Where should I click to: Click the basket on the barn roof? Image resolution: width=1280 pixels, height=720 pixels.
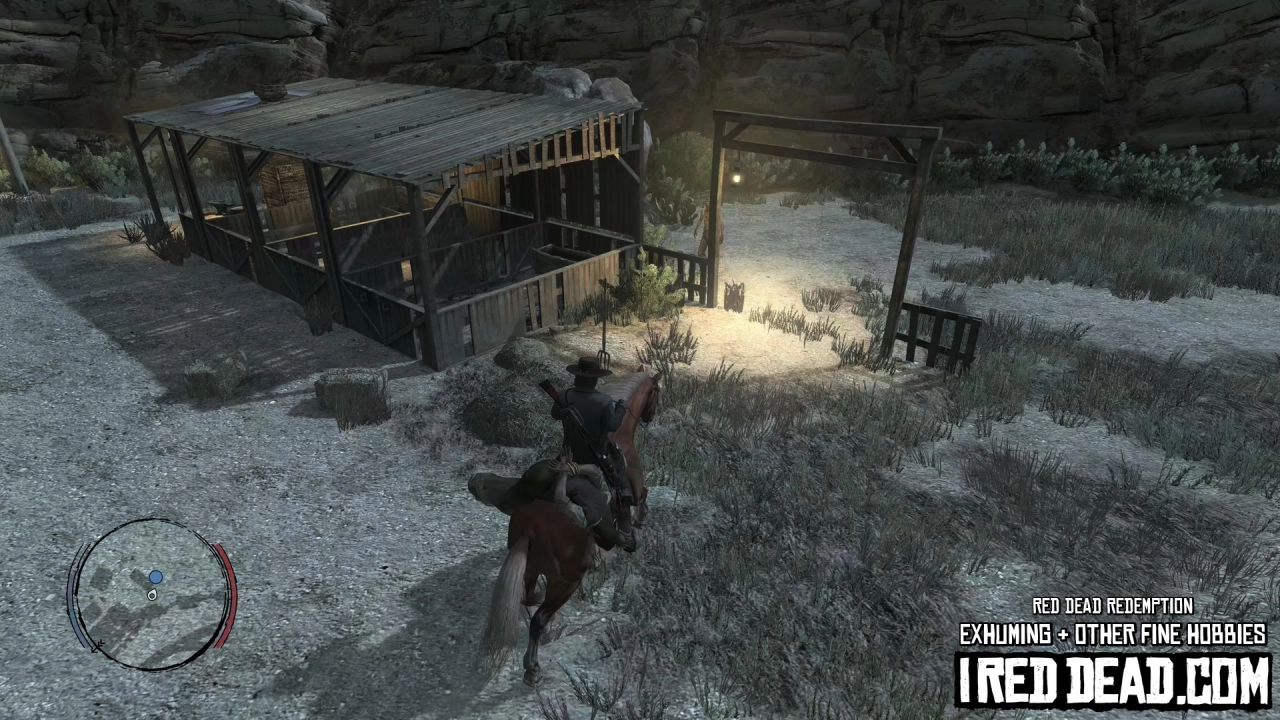click(270, 95)
